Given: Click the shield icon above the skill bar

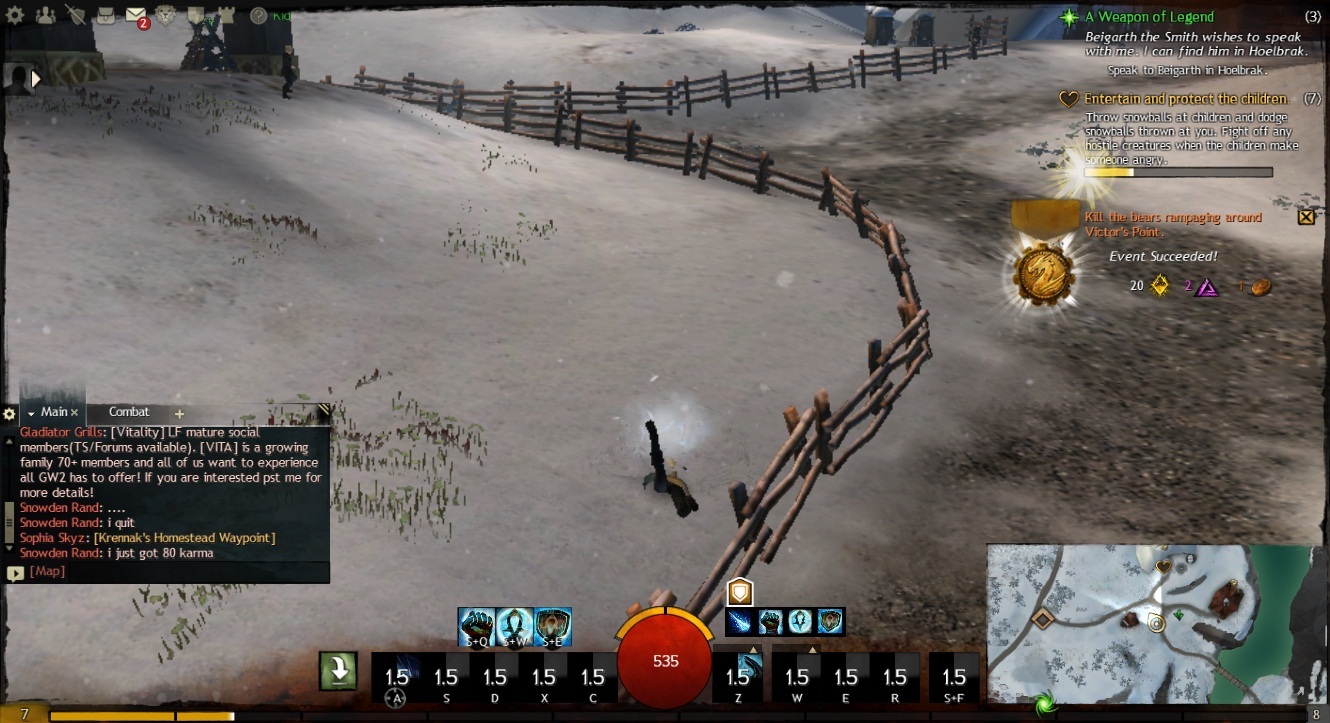Looking at the screenshot, I should 739,592.
